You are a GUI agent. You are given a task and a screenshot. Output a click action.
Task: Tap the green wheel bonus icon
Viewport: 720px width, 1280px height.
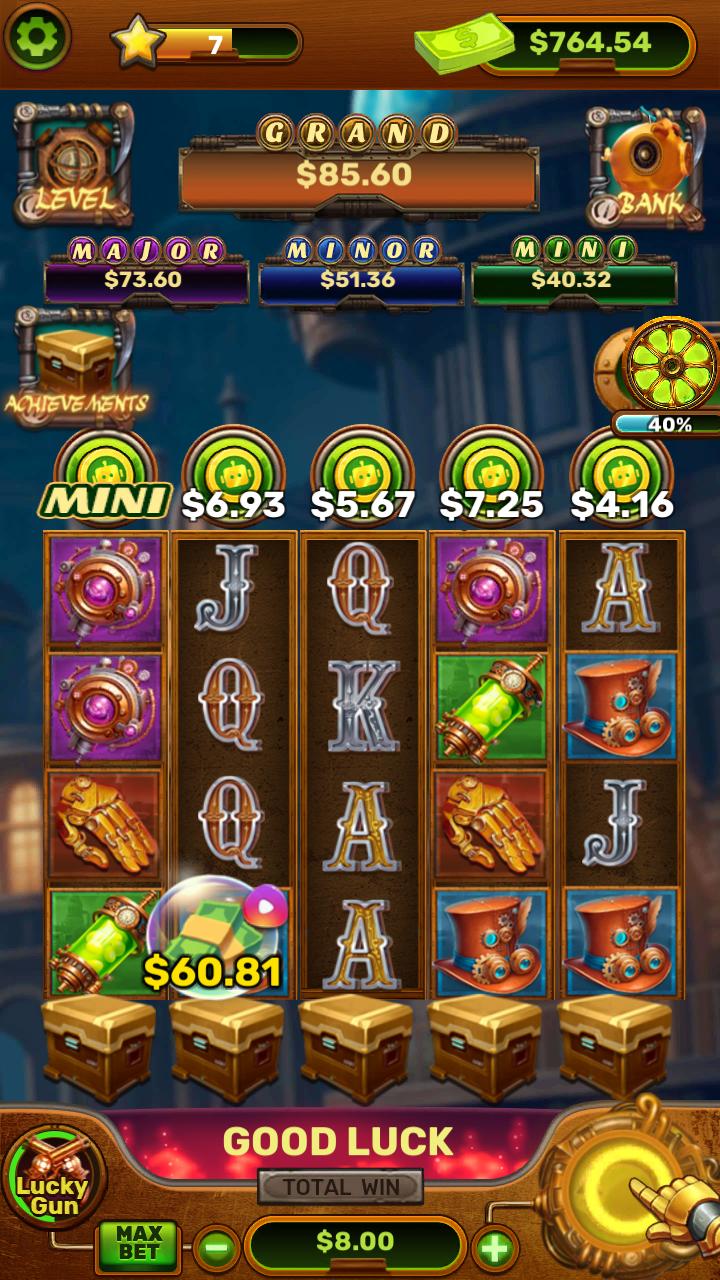(x=670, y=366)
